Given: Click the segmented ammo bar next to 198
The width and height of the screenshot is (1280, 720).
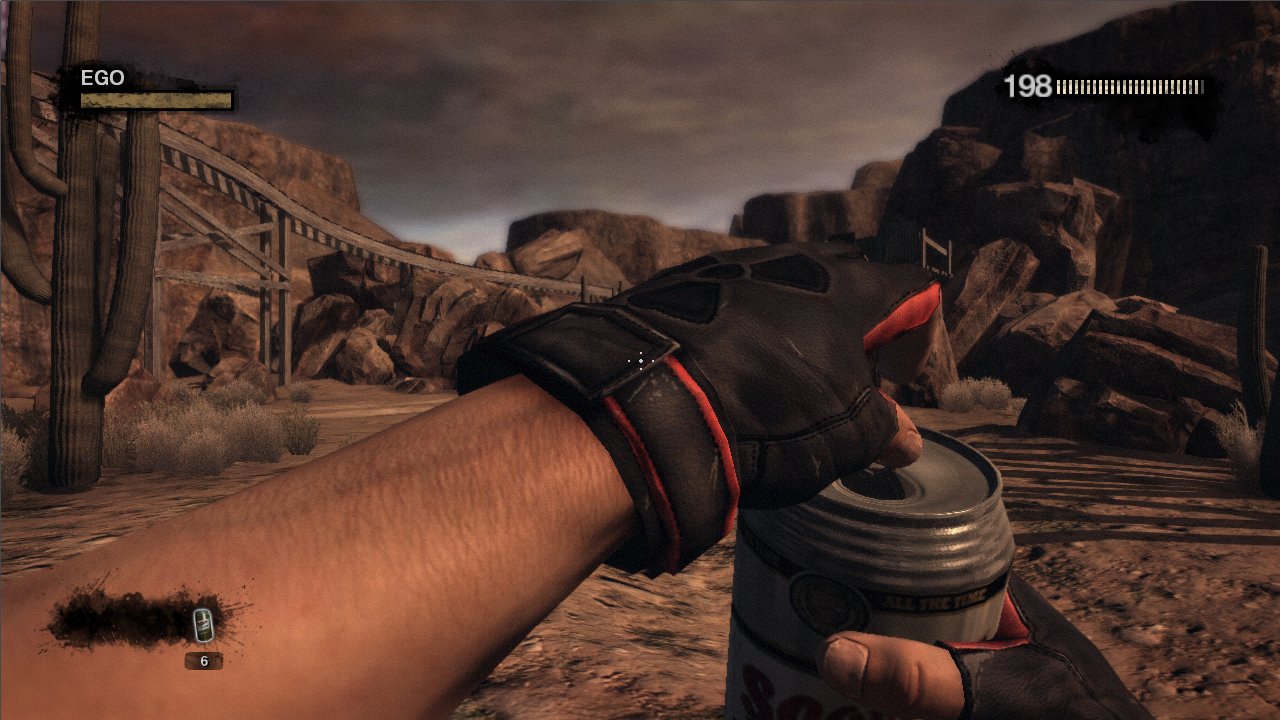Looking at the screenshot, I should click(1130, 87).
